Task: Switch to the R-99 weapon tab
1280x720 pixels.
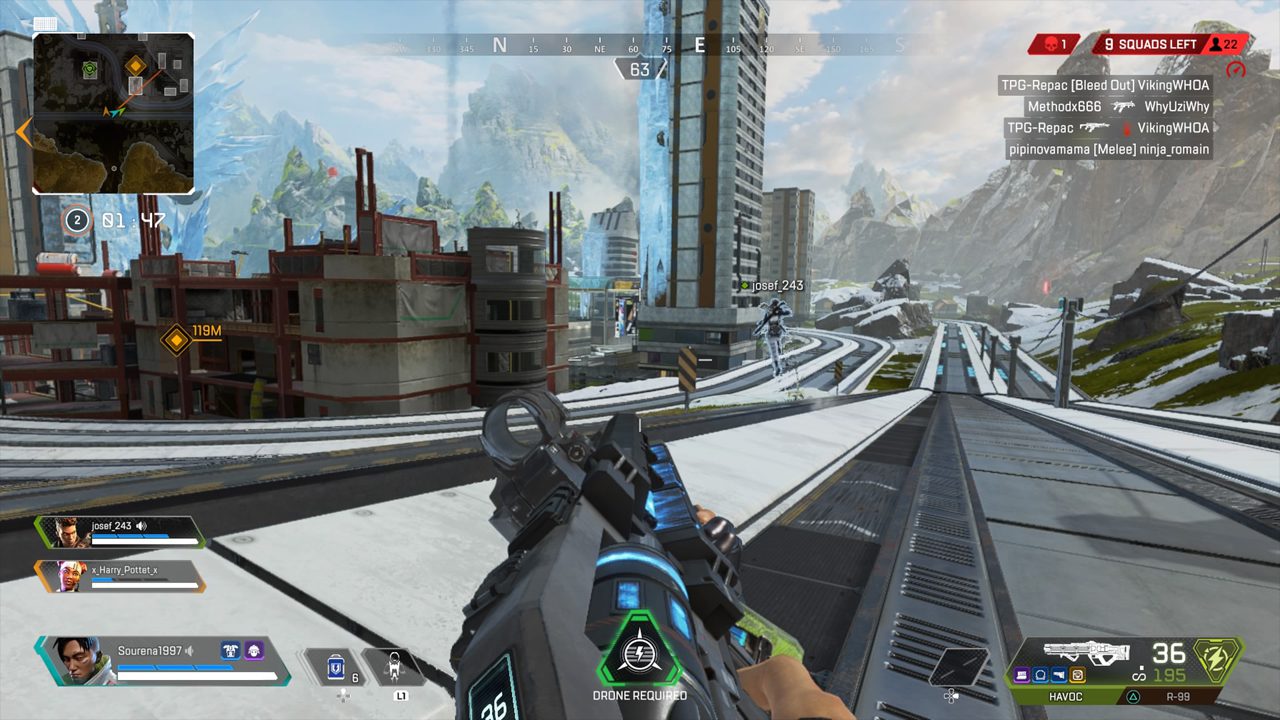Action: click(1180, 695)
